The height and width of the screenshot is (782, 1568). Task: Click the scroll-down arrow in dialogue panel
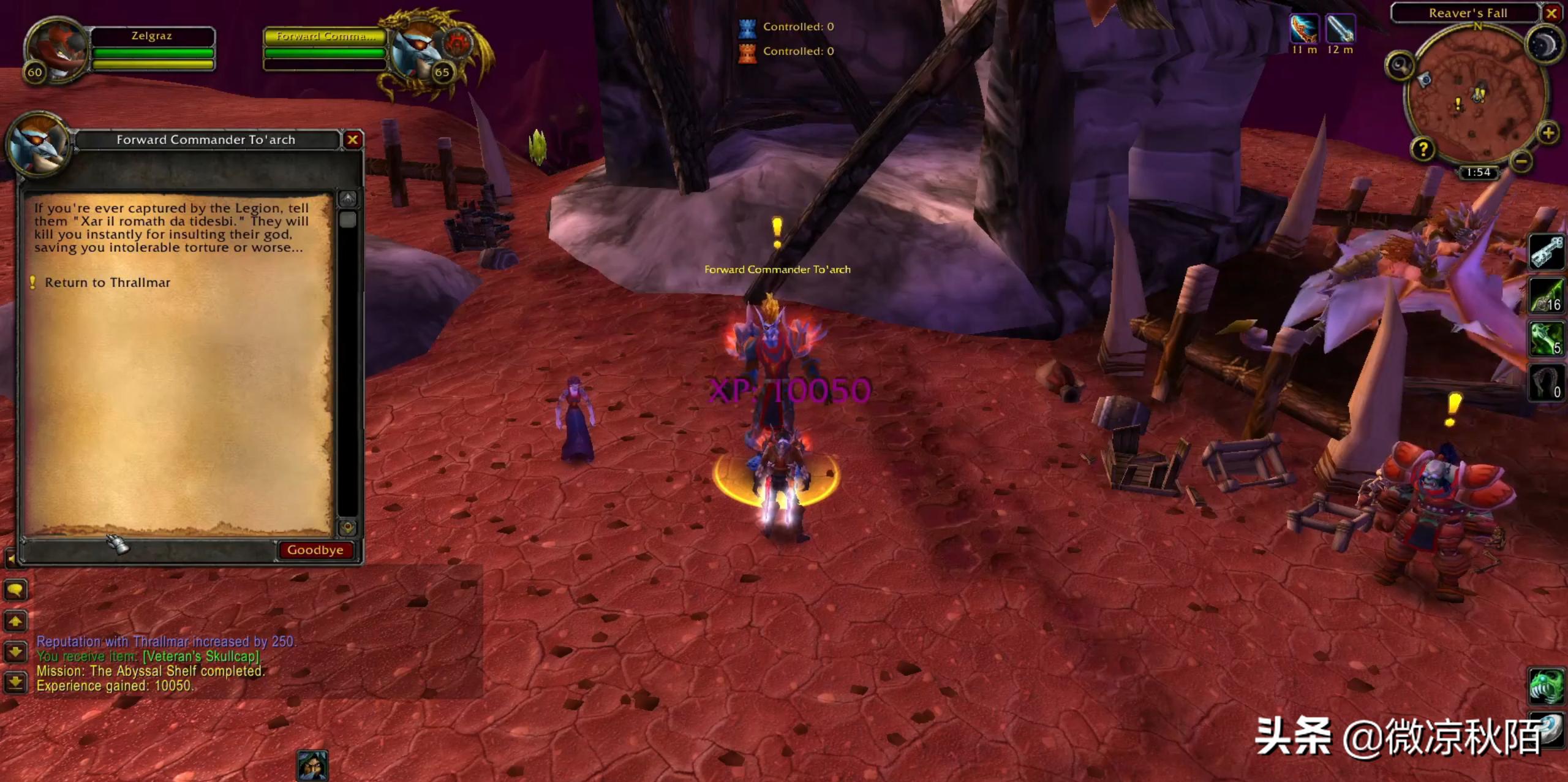pos(348,527)
